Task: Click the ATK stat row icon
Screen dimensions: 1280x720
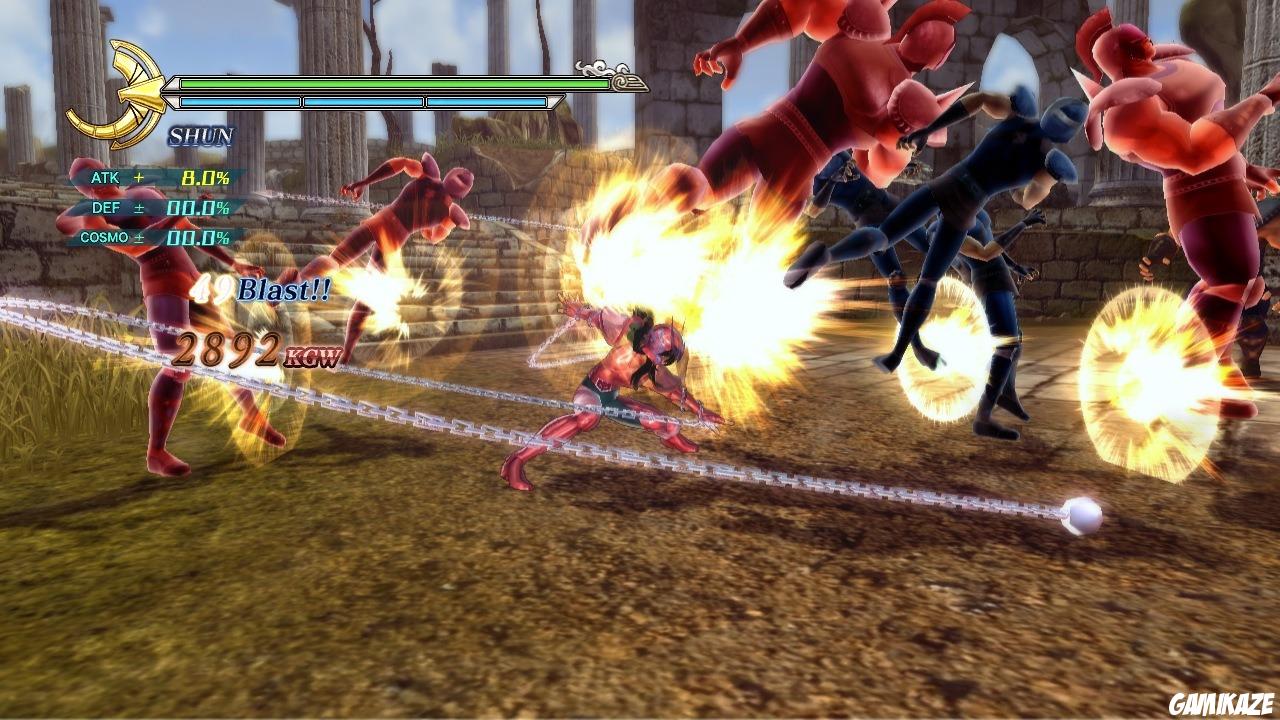Action: (105, 176)
